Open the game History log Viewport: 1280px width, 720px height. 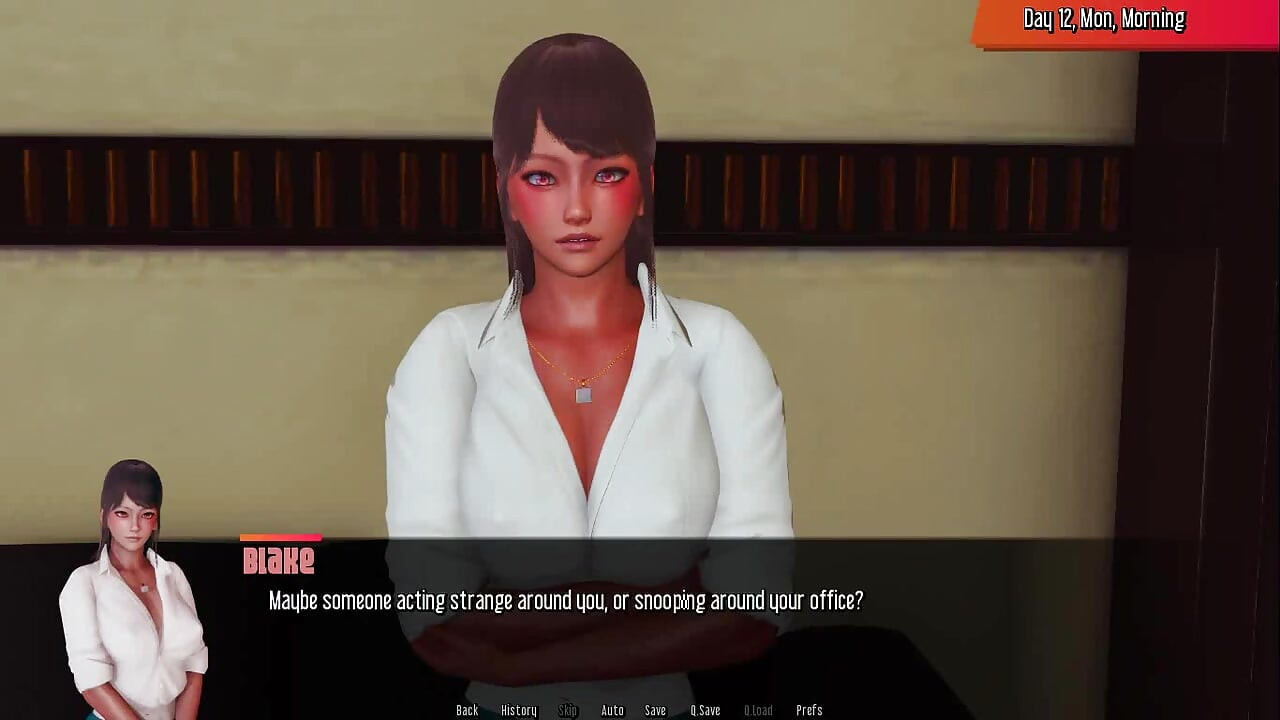(519, 710)
